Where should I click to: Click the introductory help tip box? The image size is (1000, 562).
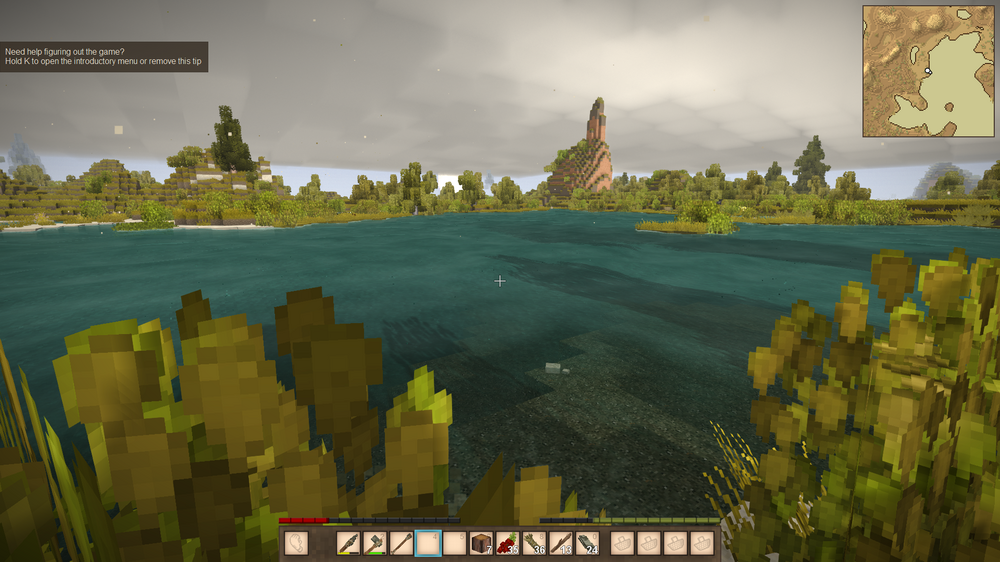pyautogui.click(x=104, y=56)
